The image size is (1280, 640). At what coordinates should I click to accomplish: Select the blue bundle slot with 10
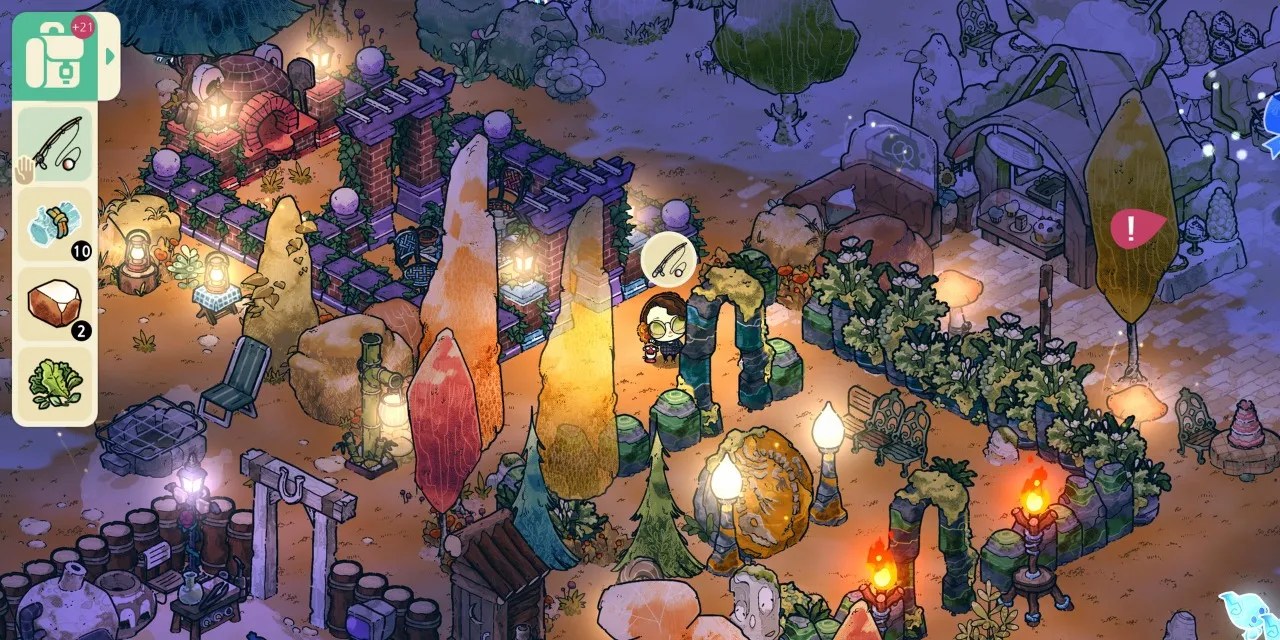[x=55, y=224]
